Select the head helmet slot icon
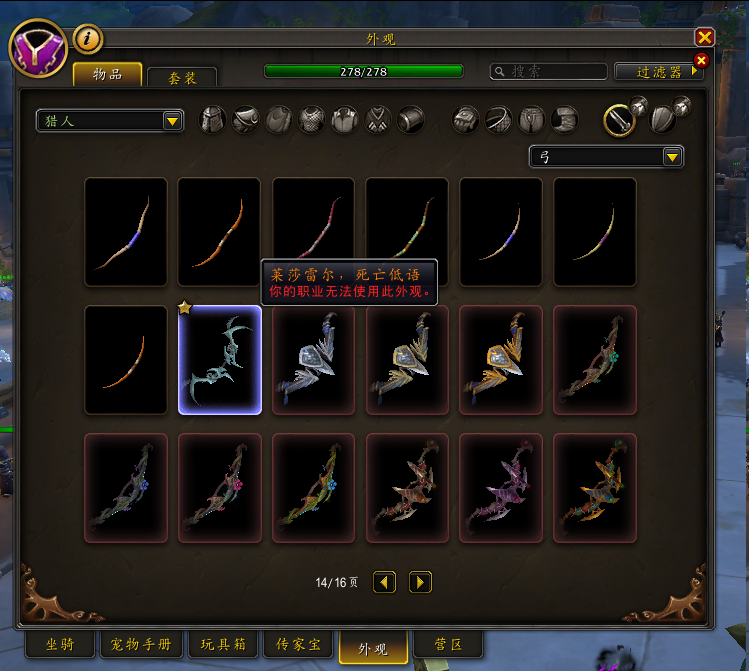 213,120
